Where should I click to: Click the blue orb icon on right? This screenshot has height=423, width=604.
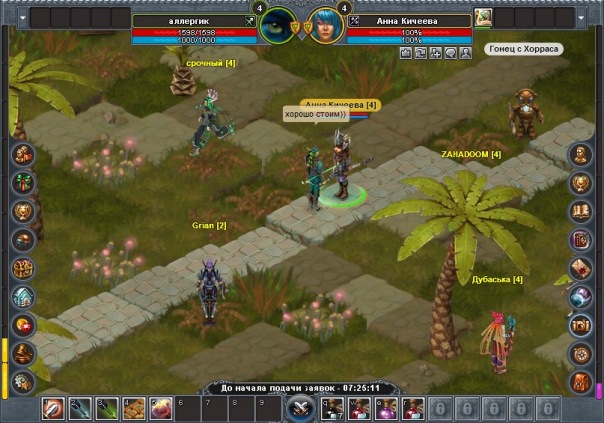pyautogui.click(x=580, y=297)
